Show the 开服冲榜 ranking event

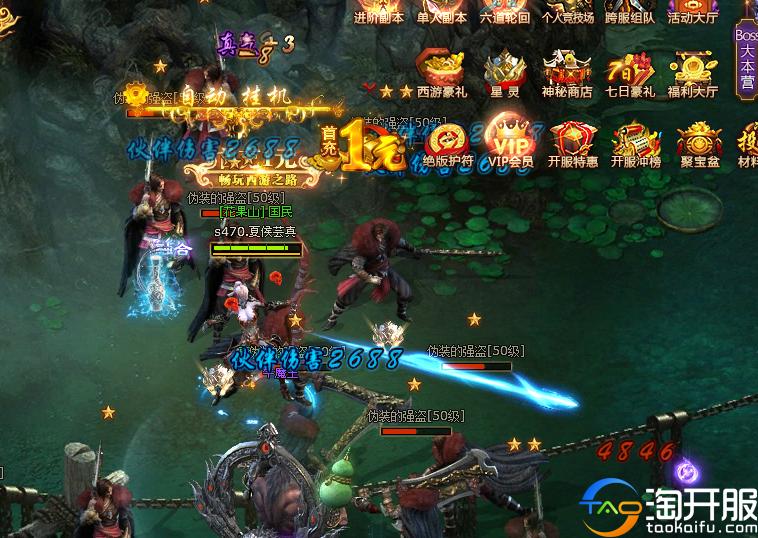(636, 143)
